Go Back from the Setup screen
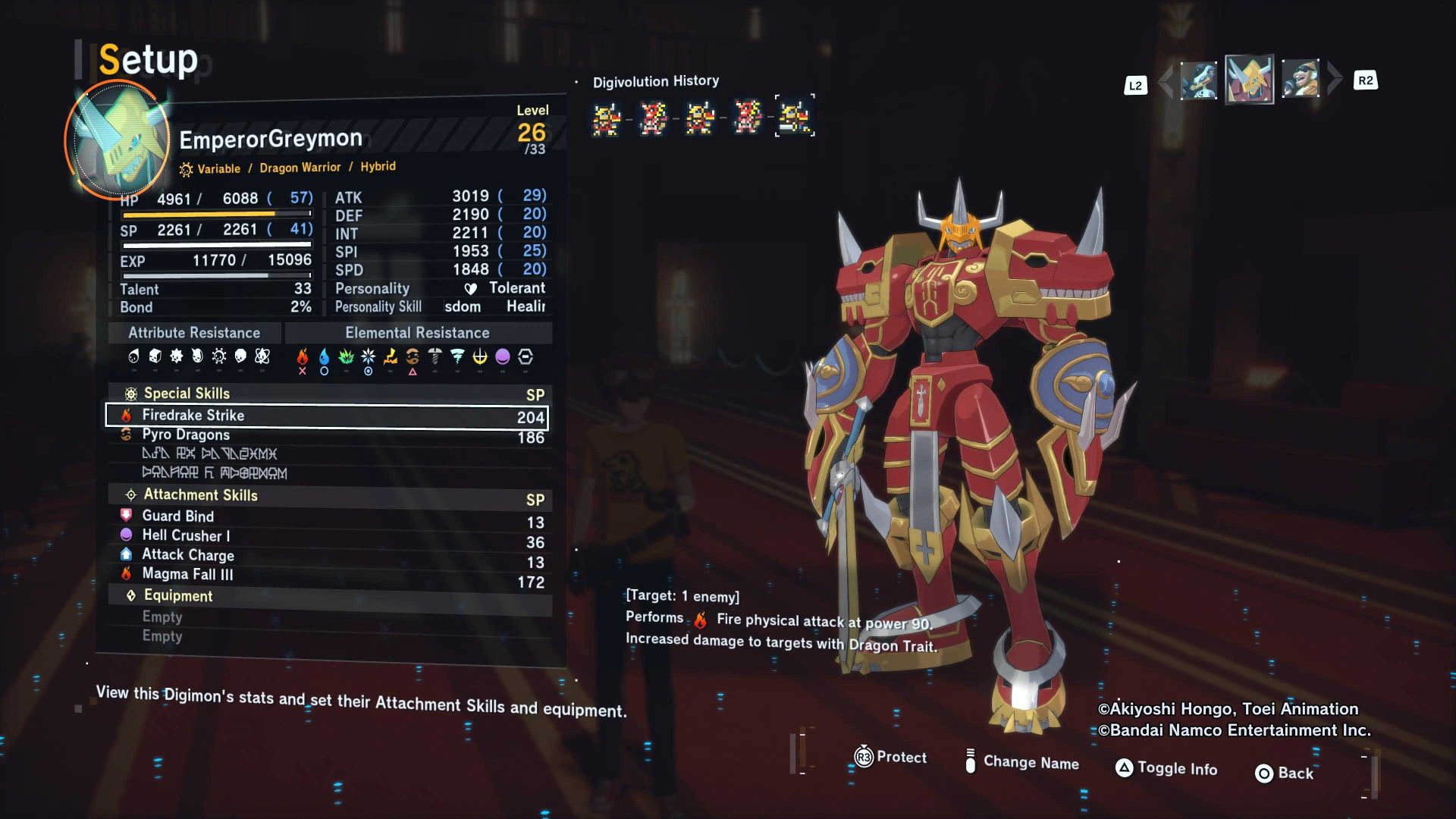This screenshot has height=819, width=1456. (1285, 773)
